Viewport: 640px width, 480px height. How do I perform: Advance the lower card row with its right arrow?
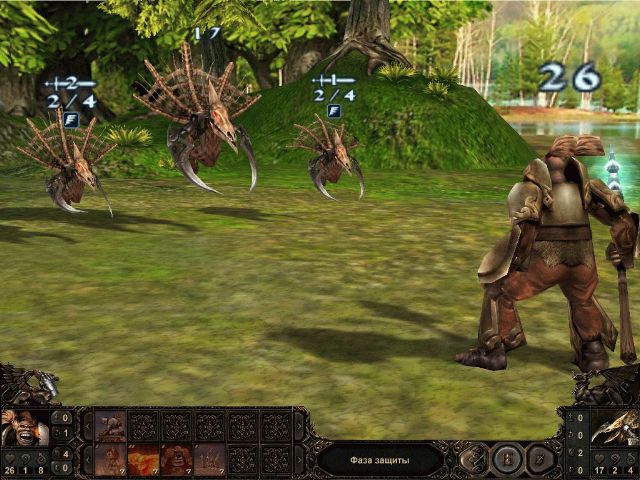click(298, 458)
